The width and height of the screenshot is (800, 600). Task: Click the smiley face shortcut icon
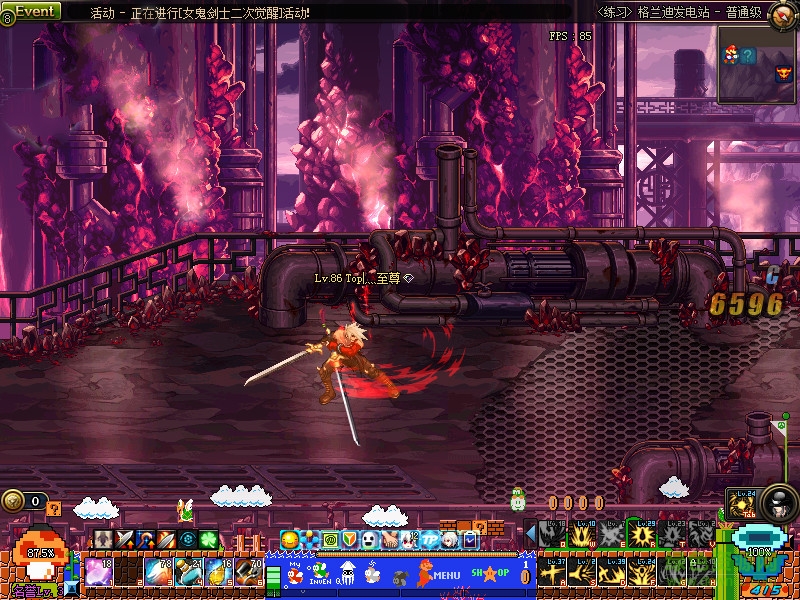point(290,540)
